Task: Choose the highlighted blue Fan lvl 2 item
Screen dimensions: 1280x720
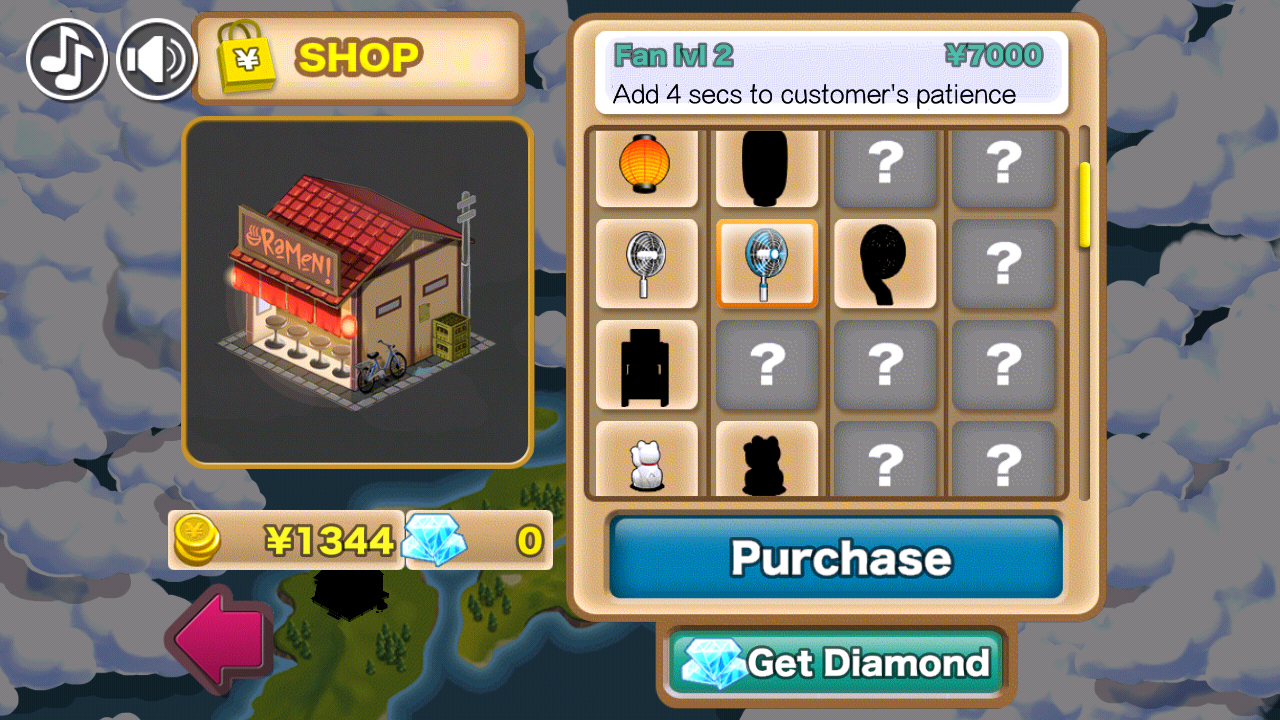Action: click(767, 264)
